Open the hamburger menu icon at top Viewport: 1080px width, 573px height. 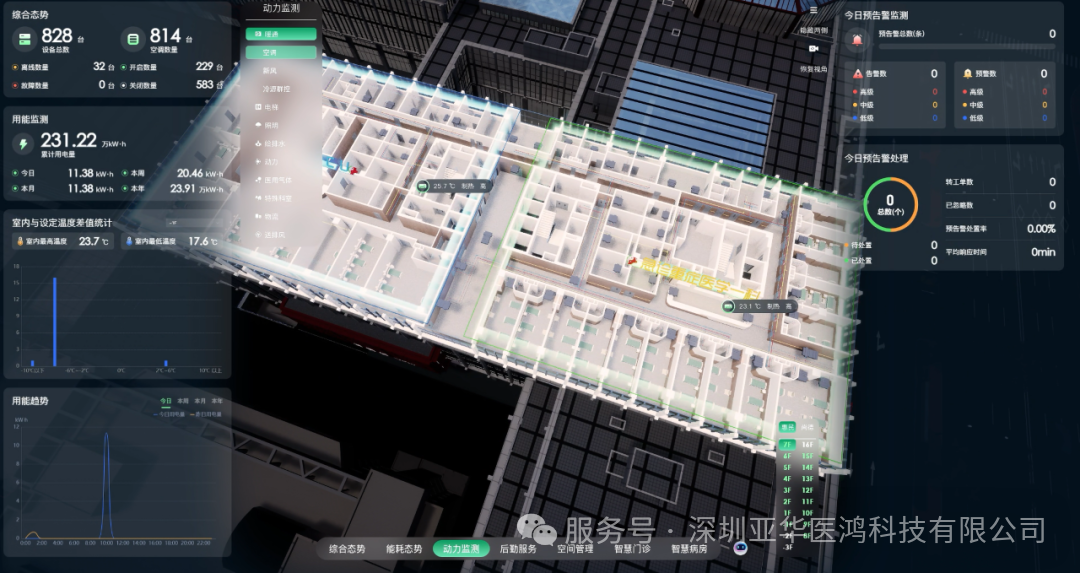coord(814,10)
